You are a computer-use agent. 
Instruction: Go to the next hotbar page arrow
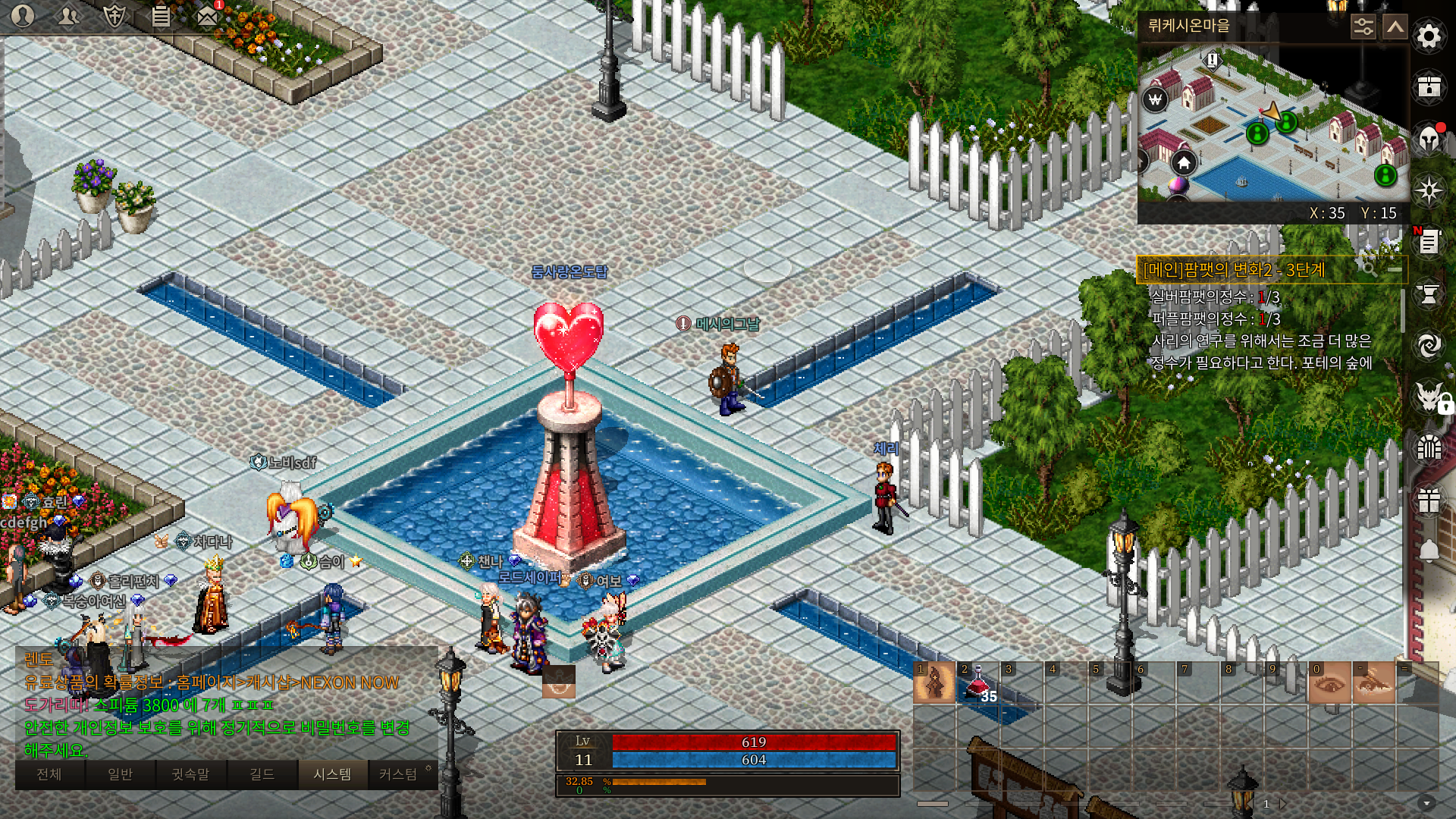pos(1282,804)
